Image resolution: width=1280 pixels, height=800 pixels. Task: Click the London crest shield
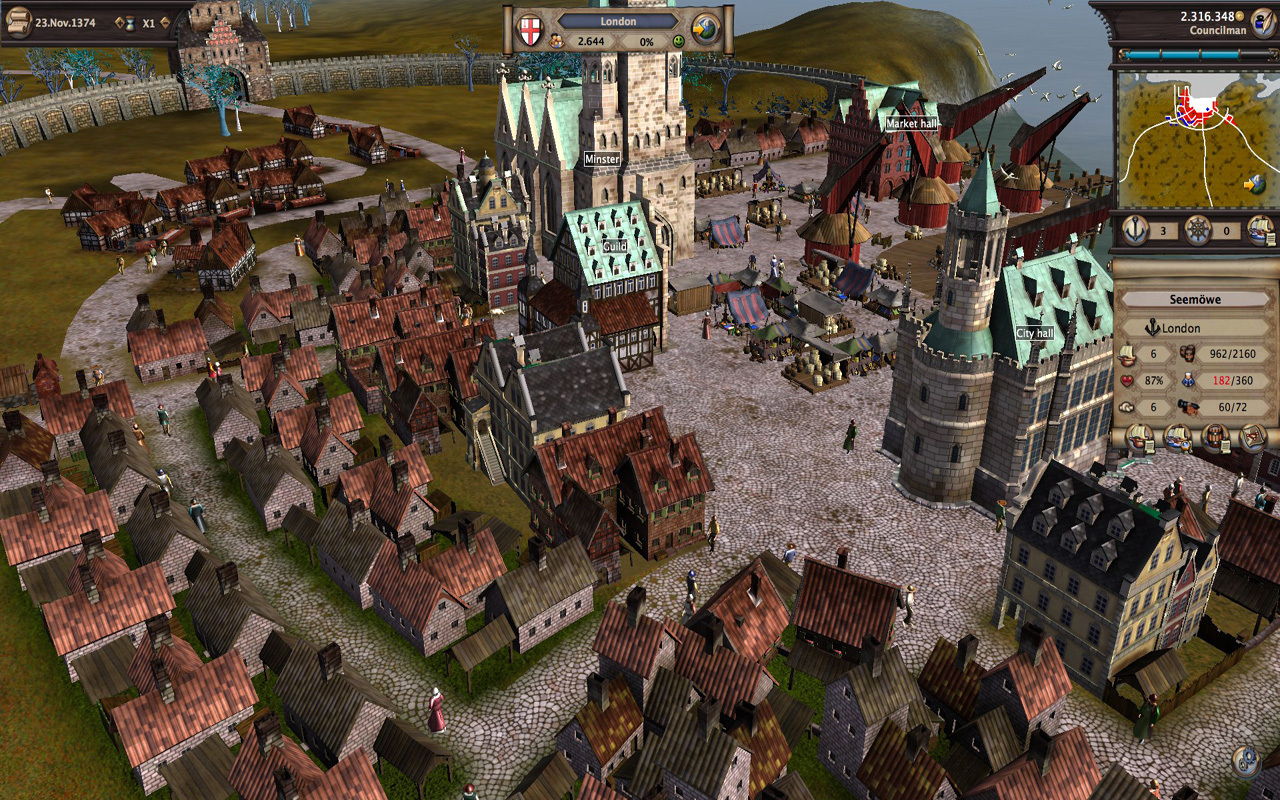point(529,28)
